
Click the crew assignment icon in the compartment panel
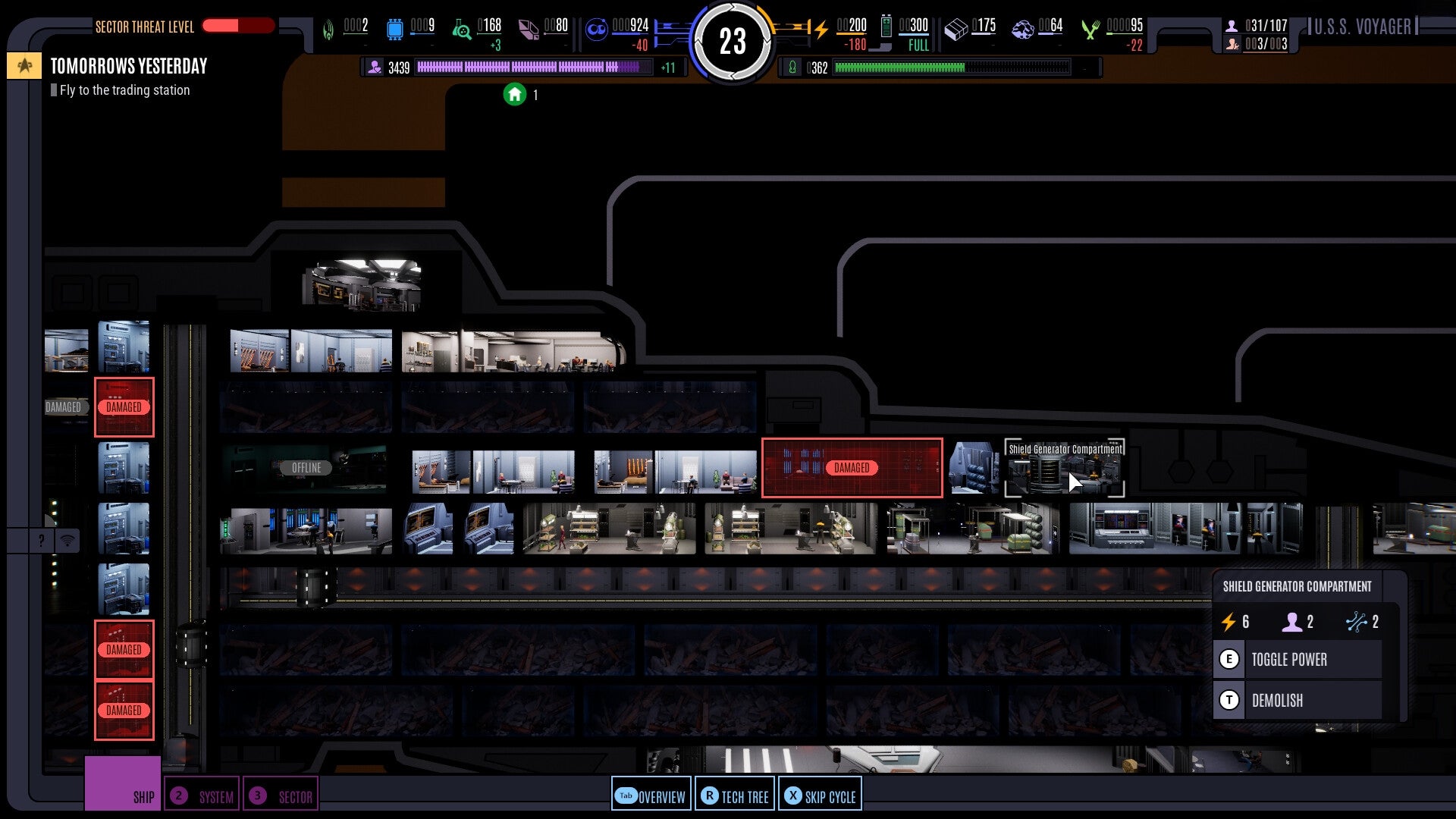1291,622
